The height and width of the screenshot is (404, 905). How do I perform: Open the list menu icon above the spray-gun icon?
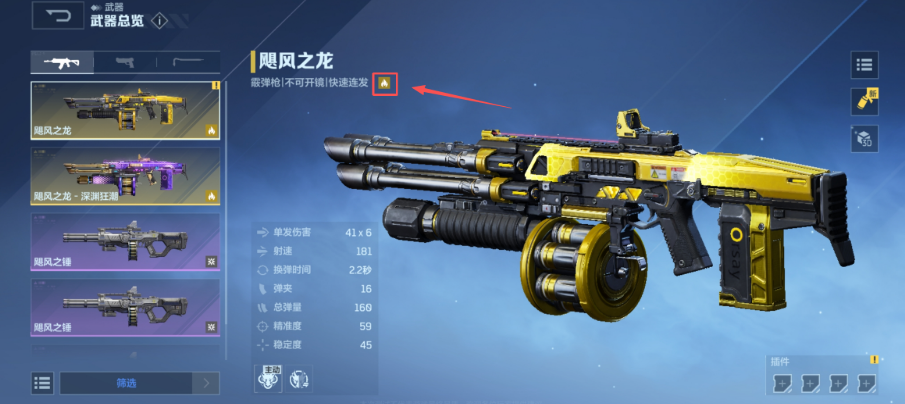[864, 66]
